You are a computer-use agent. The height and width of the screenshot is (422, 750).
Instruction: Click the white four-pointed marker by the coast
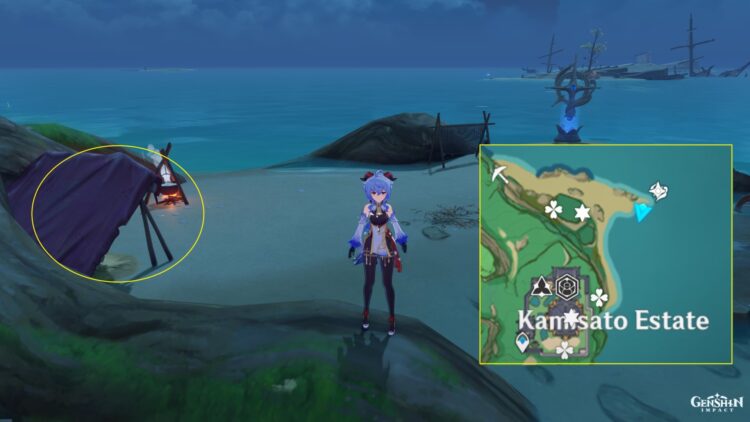[659, 190]
